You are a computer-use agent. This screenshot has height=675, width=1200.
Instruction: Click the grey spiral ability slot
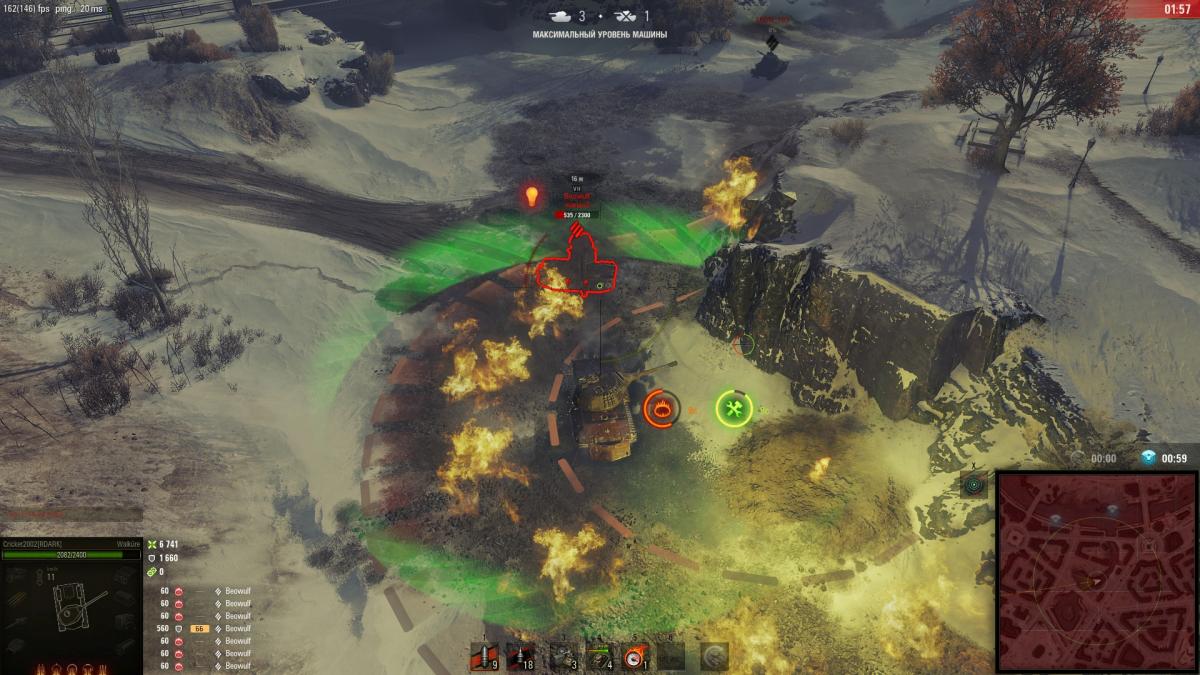714,656
